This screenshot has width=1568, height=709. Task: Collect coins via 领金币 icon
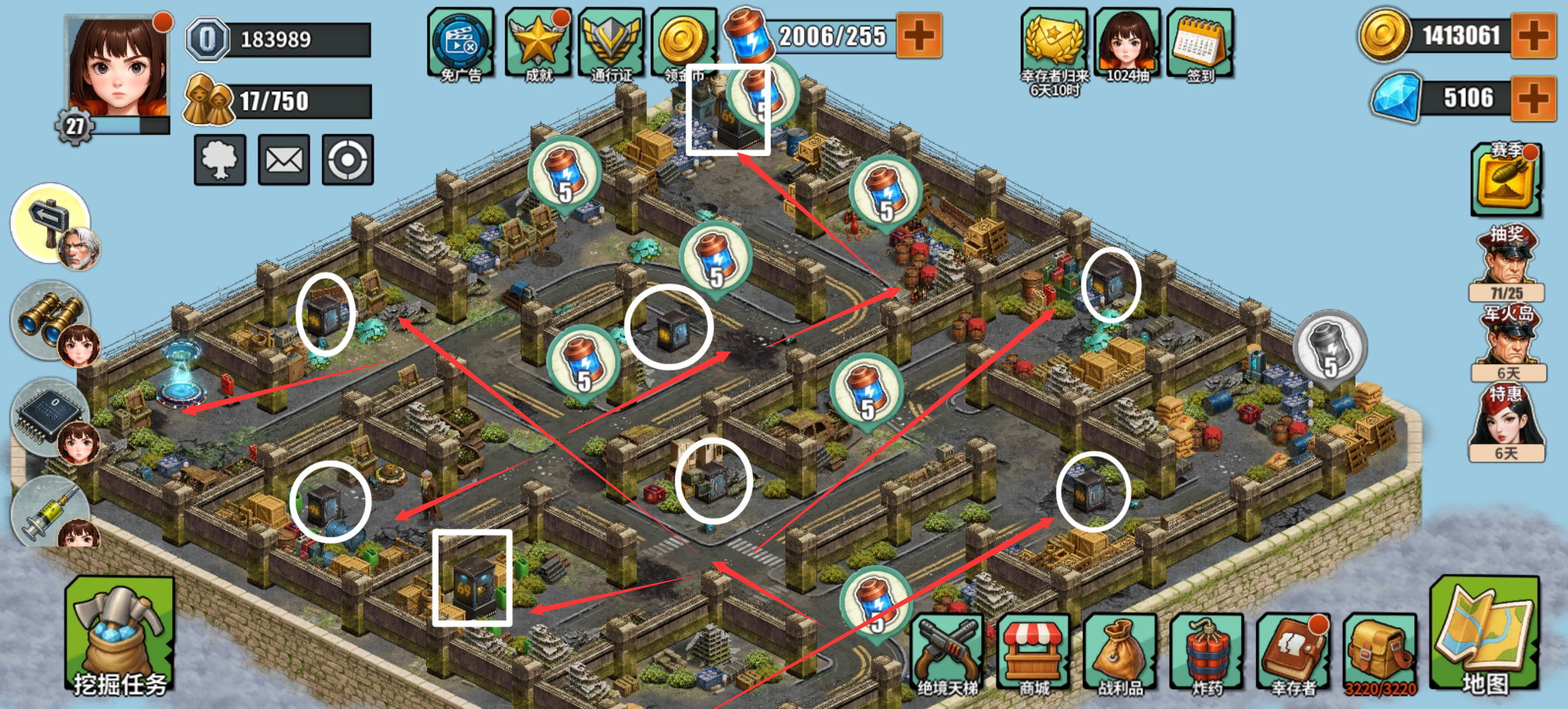(x=685, y=42)
